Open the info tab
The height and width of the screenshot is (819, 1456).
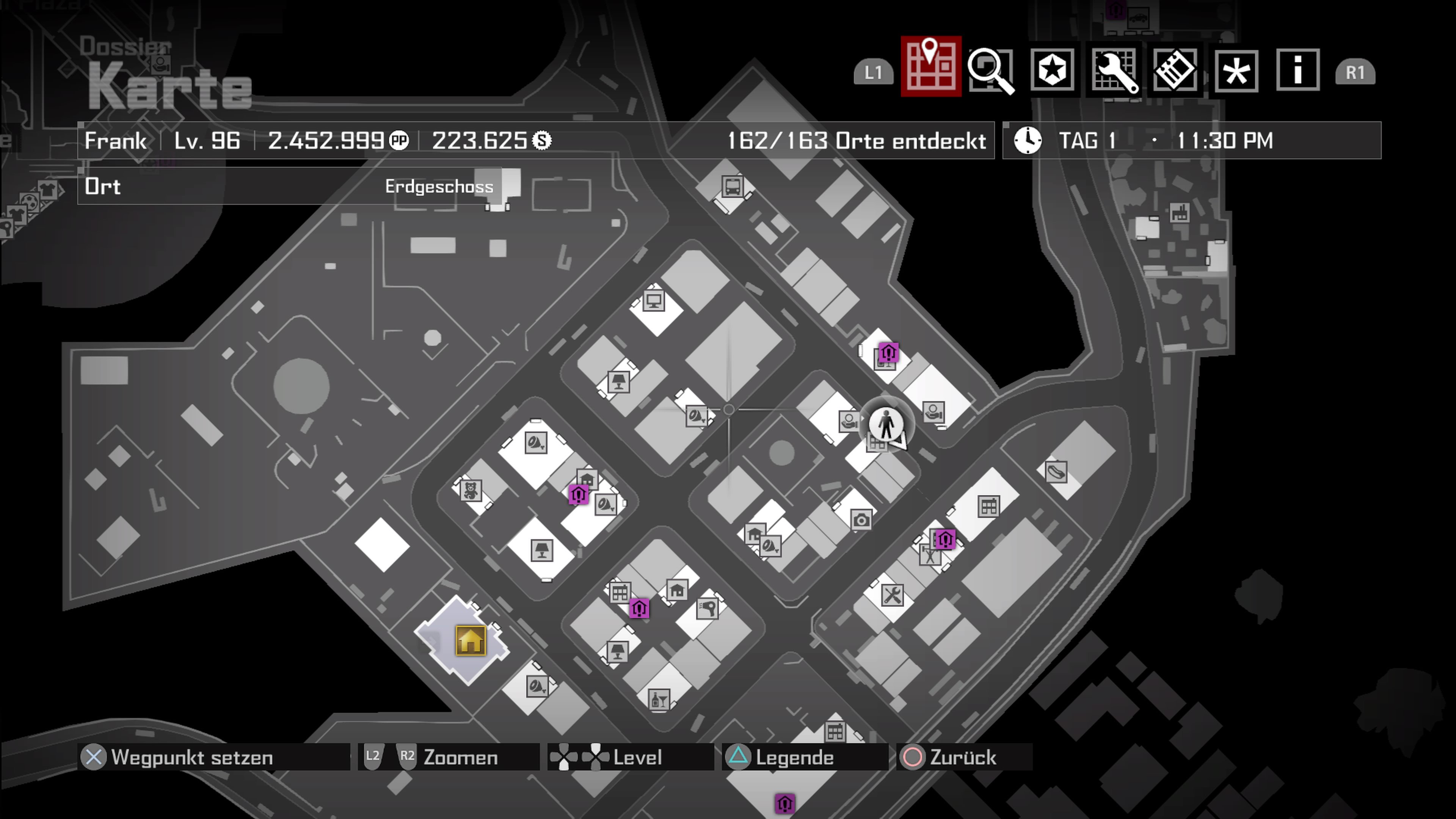coord(1298,70)
